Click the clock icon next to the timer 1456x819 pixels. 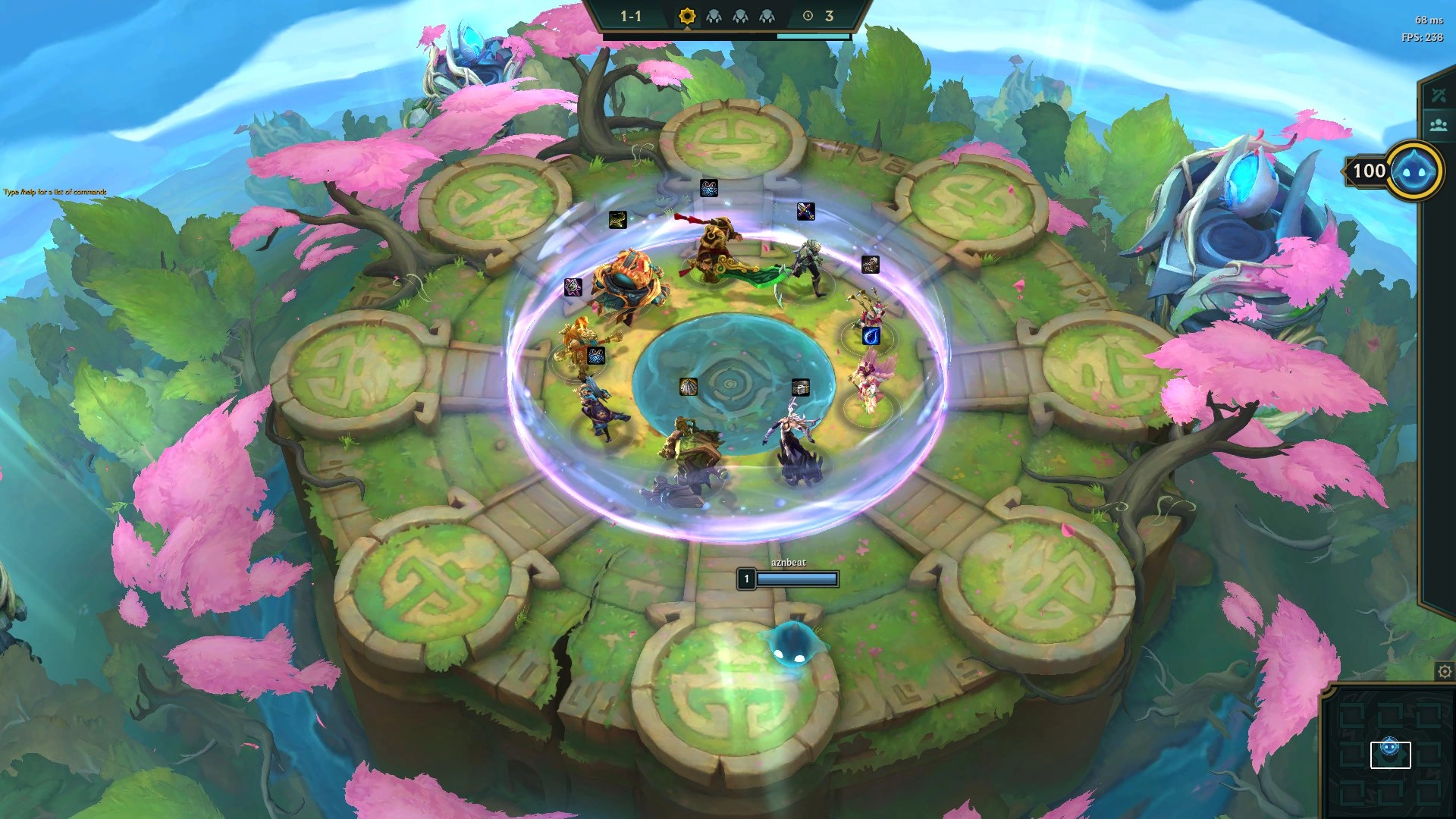click(x=806, y=15)
